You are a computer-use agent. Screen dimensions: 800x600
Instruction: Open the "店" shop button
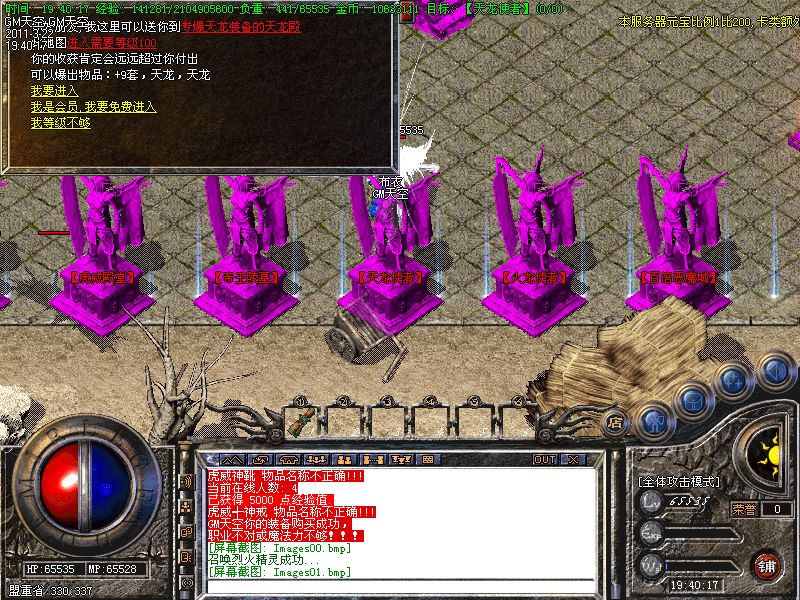click(616, 423)
